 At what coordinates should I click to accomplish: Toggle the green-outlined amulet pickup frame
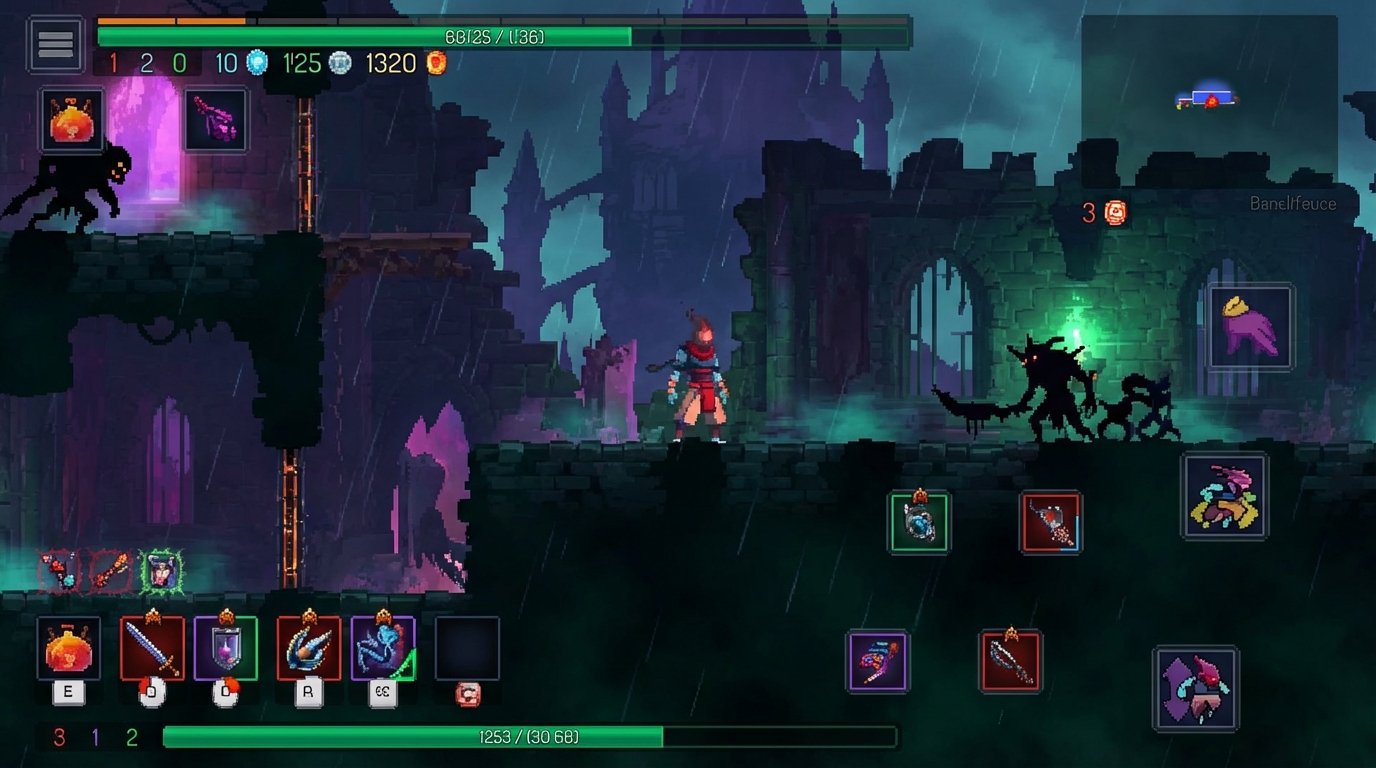coord(921,521)
